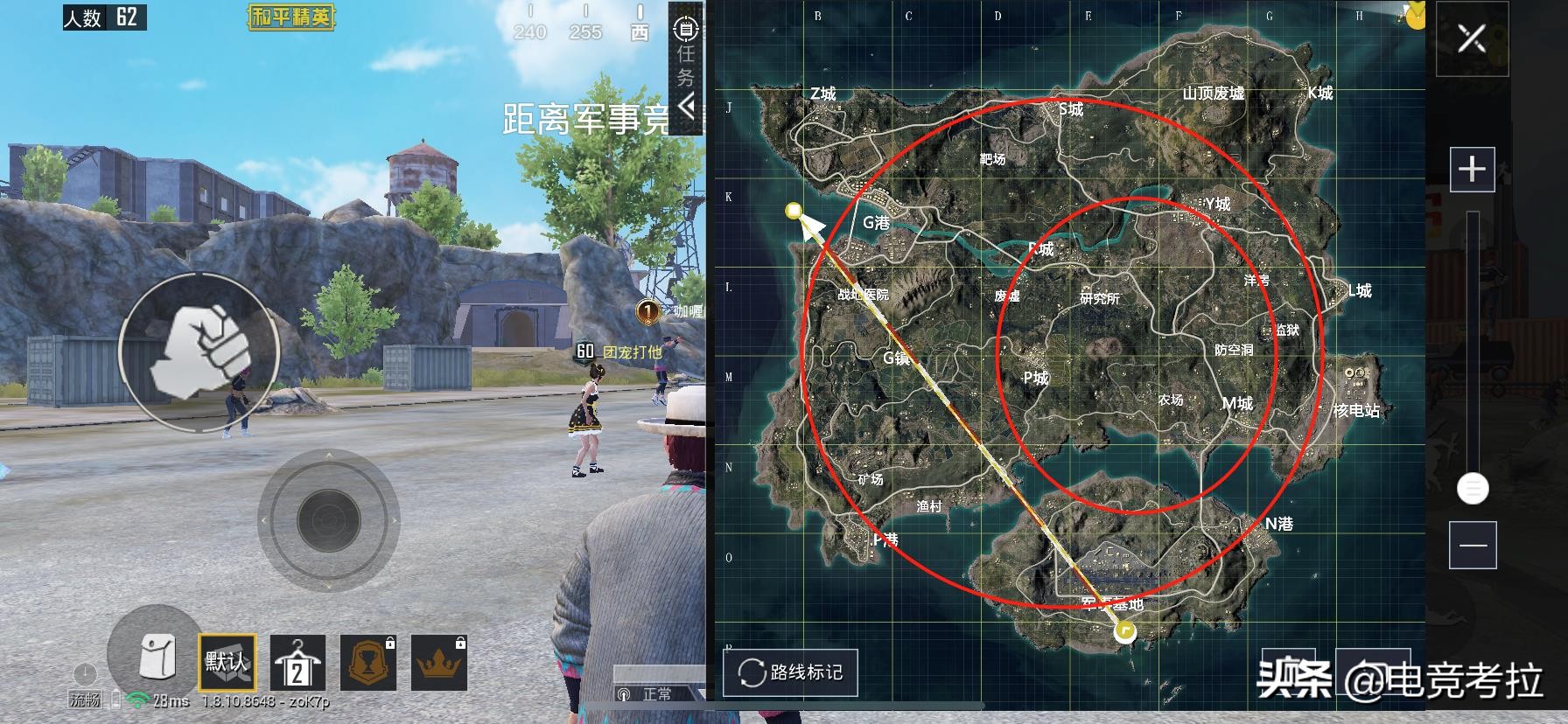Viewport: 1568px width, 724px height.
Task: Tap the 西 heading on the compass bar
Action: point(640,30)
